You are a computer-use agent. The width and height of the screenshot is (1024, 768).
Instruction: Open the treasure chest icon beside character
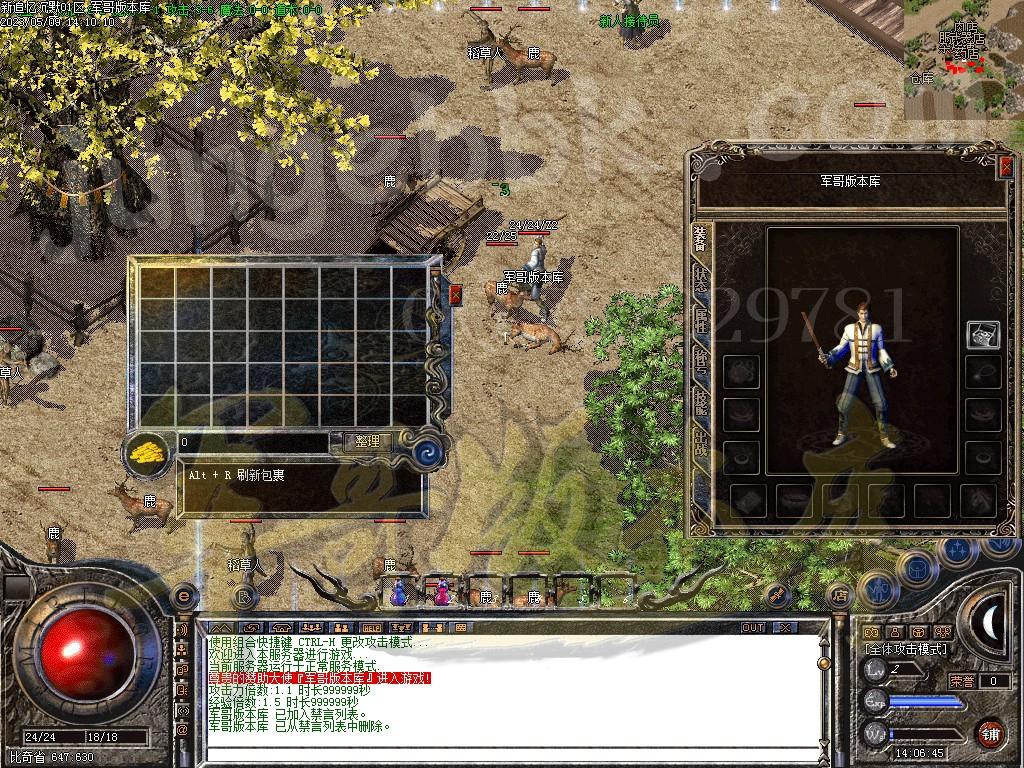(x=983, y=335)
